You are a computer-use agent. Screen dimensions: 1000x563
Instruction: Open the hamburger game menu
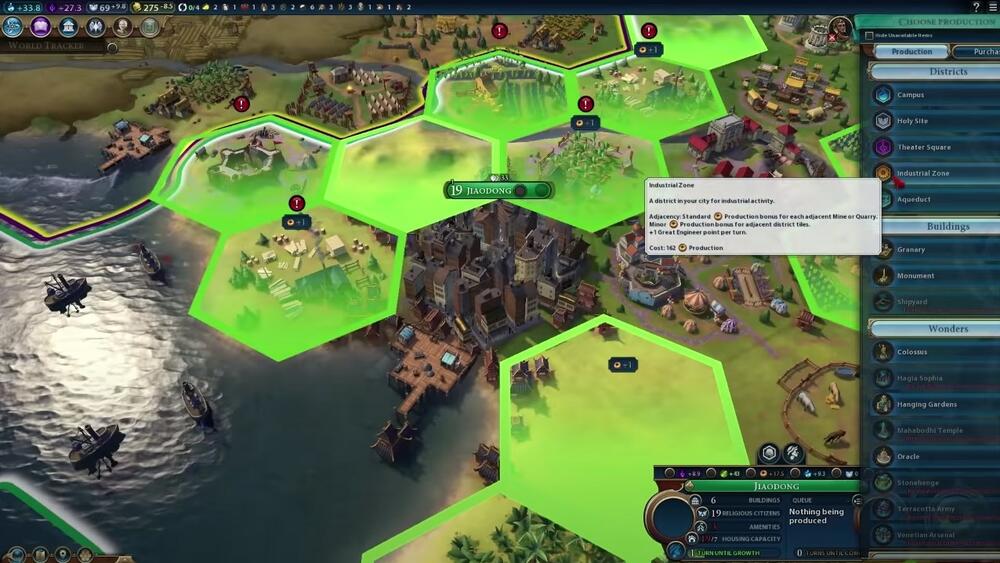point(992,7)
